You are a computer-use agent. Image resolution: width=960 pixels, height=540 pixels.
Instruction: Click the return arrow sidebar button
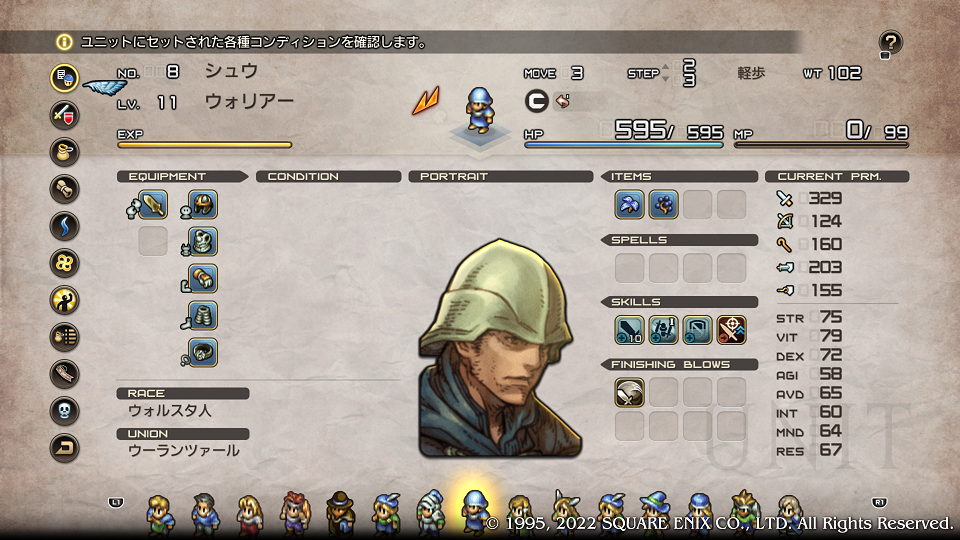pyautogui.click(x=65, y=448)
